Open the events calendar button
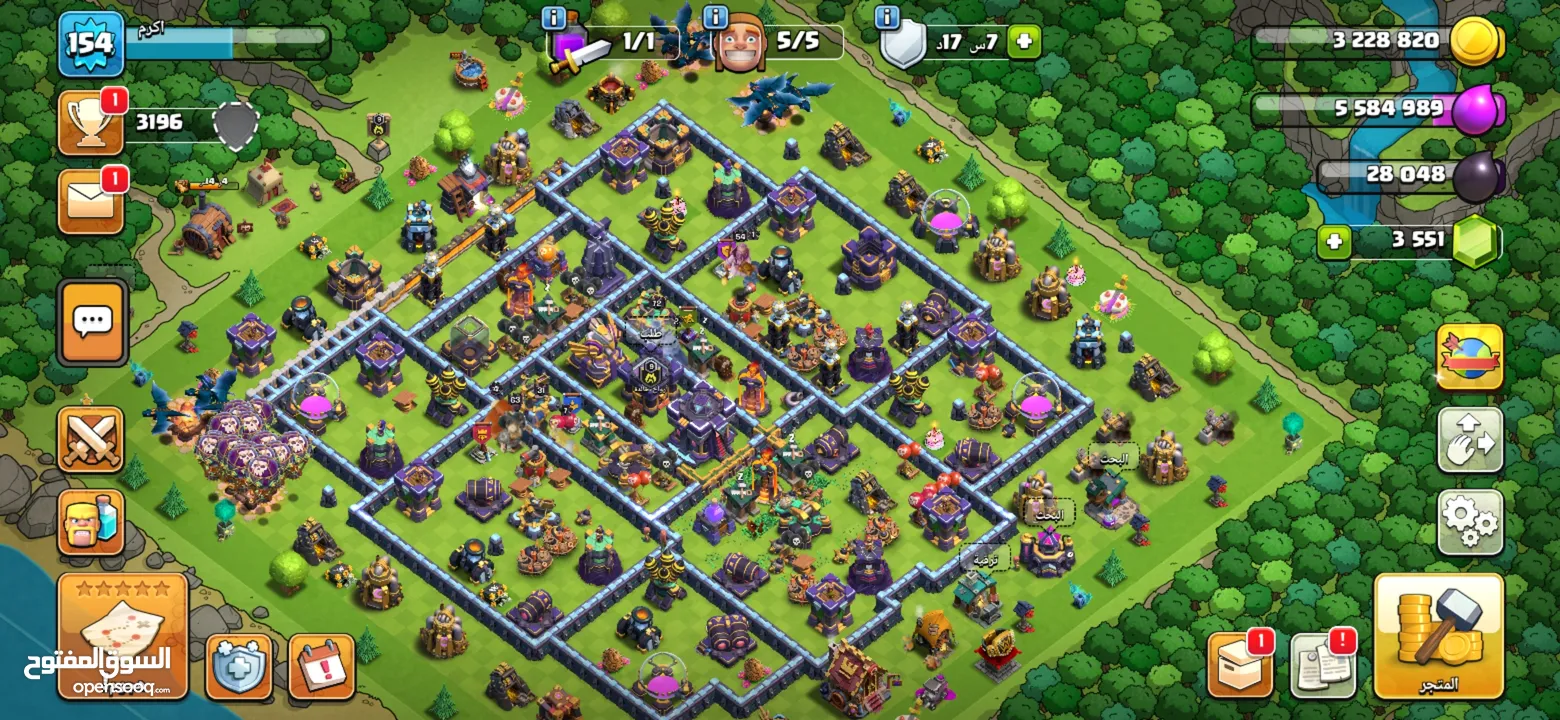Image resolution: width=1560 pixels, height=720 pixels. [321, 666]
